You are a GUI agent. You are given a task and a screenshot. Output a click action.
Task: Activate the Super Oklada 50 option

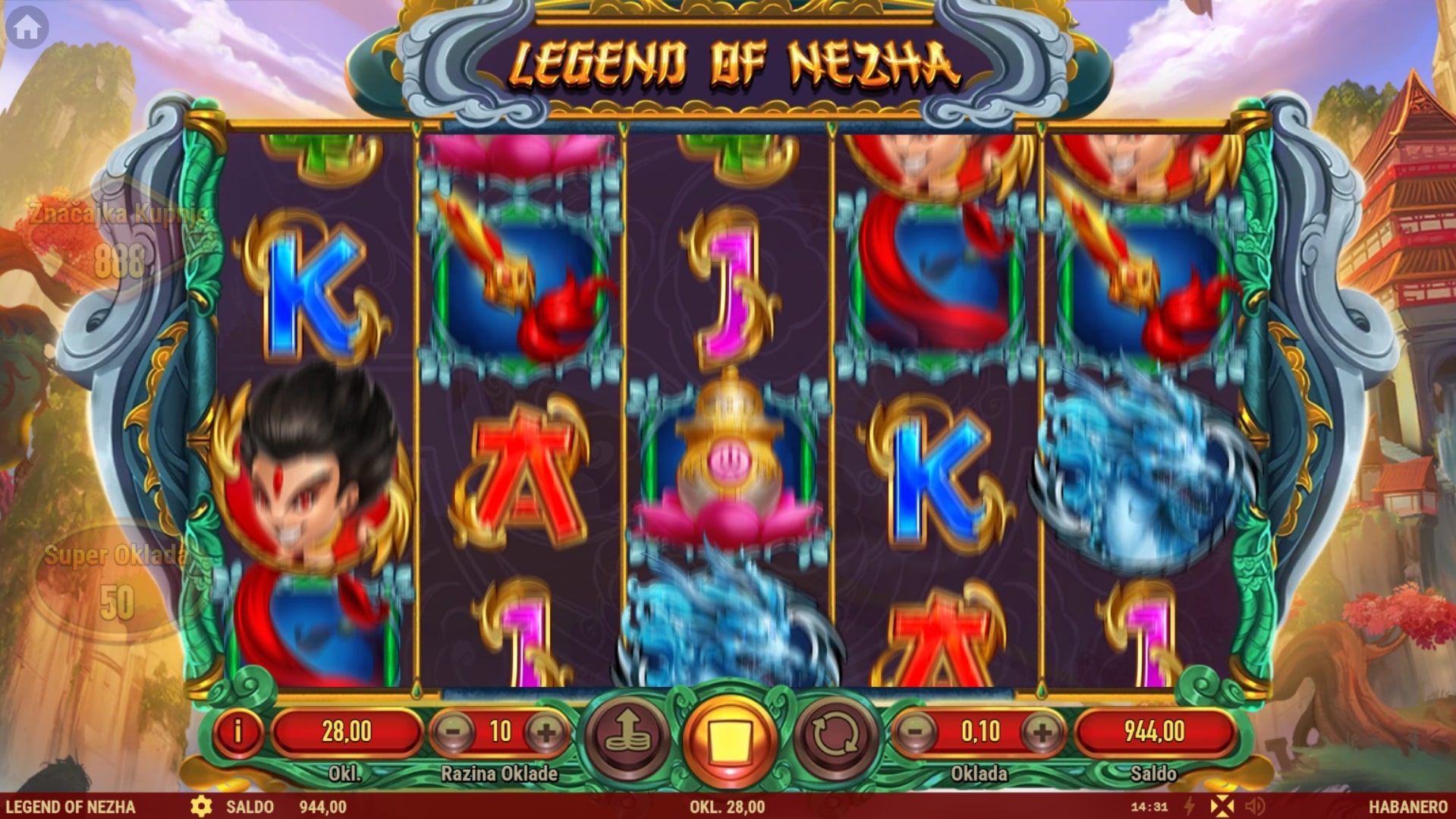click(115, 582)
